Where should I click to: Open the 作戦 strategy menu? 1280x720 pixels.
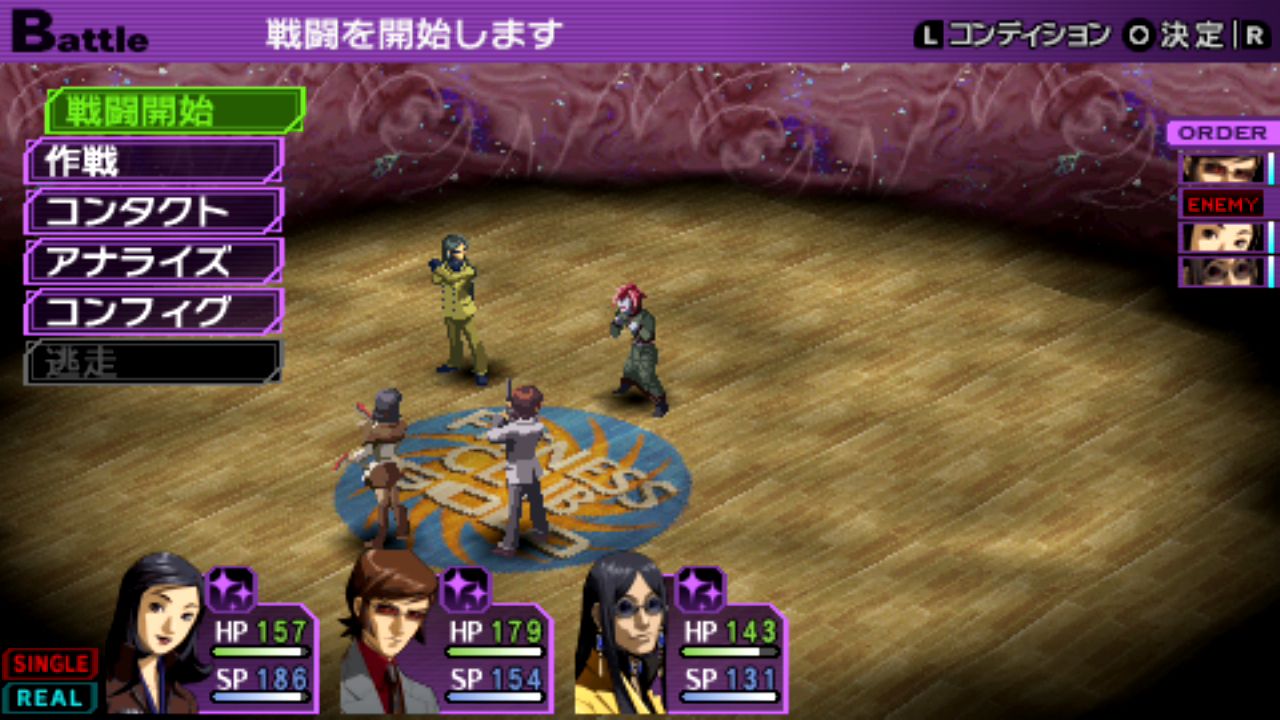click(154, 161)
